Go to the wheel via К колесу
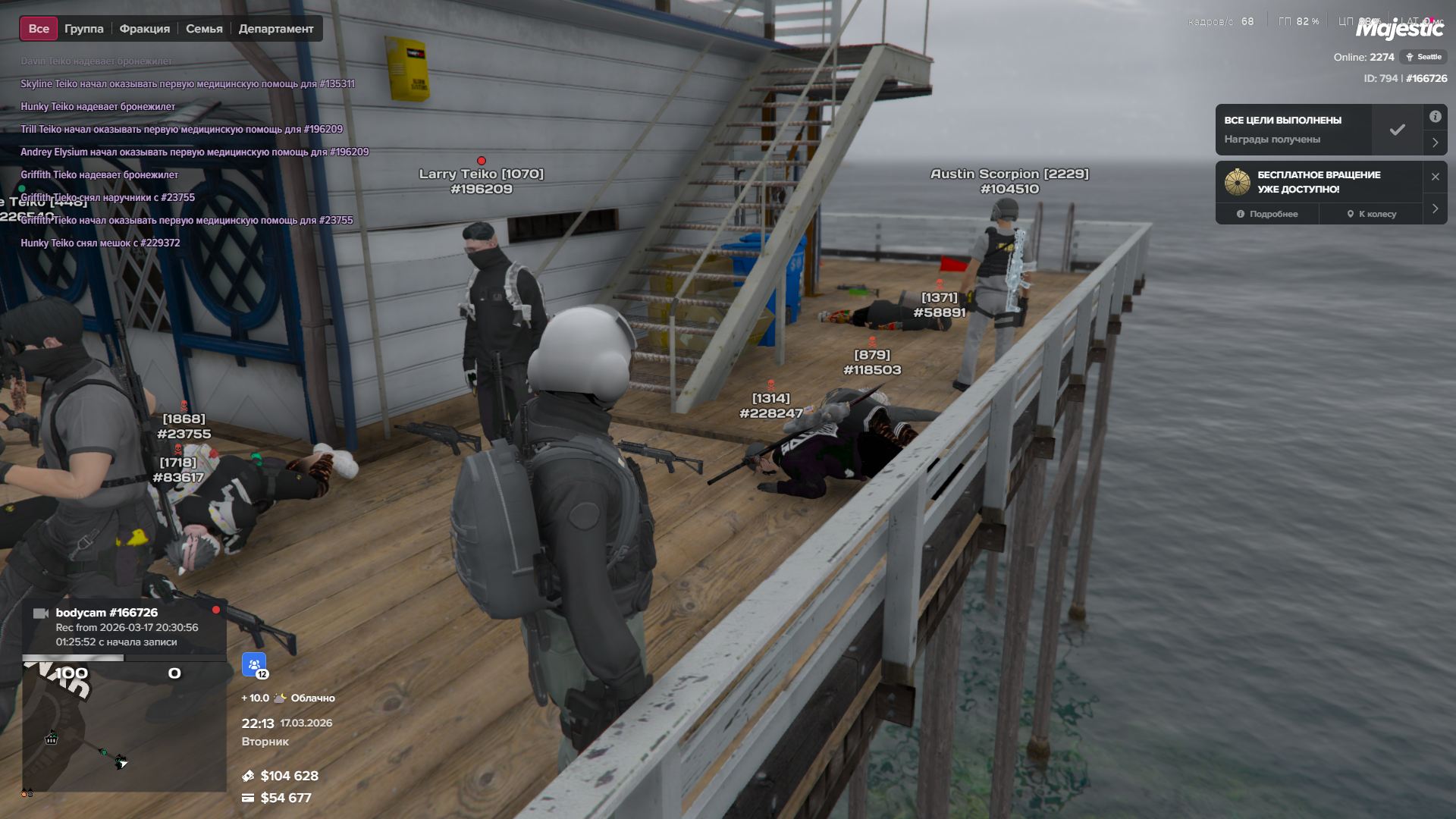 point(1371,214)
